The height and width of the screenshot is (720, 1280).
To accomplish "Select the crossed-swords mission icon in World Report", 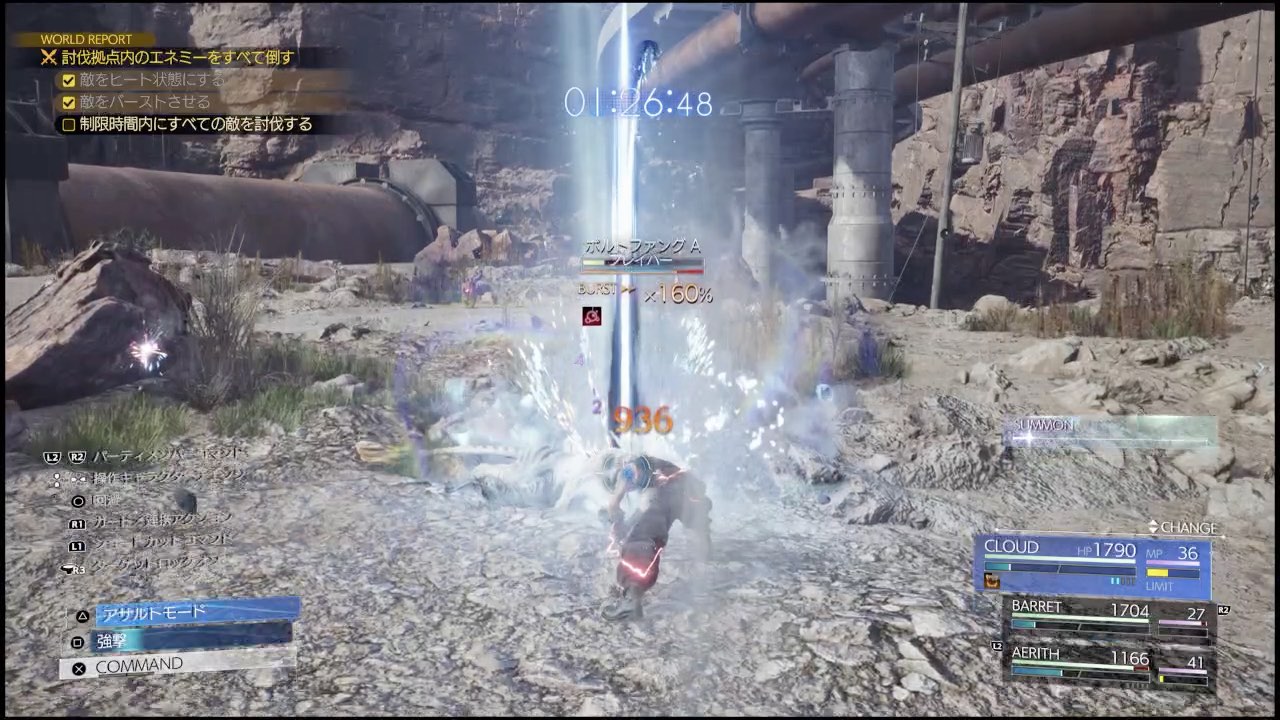I will [x=49, y=57].
